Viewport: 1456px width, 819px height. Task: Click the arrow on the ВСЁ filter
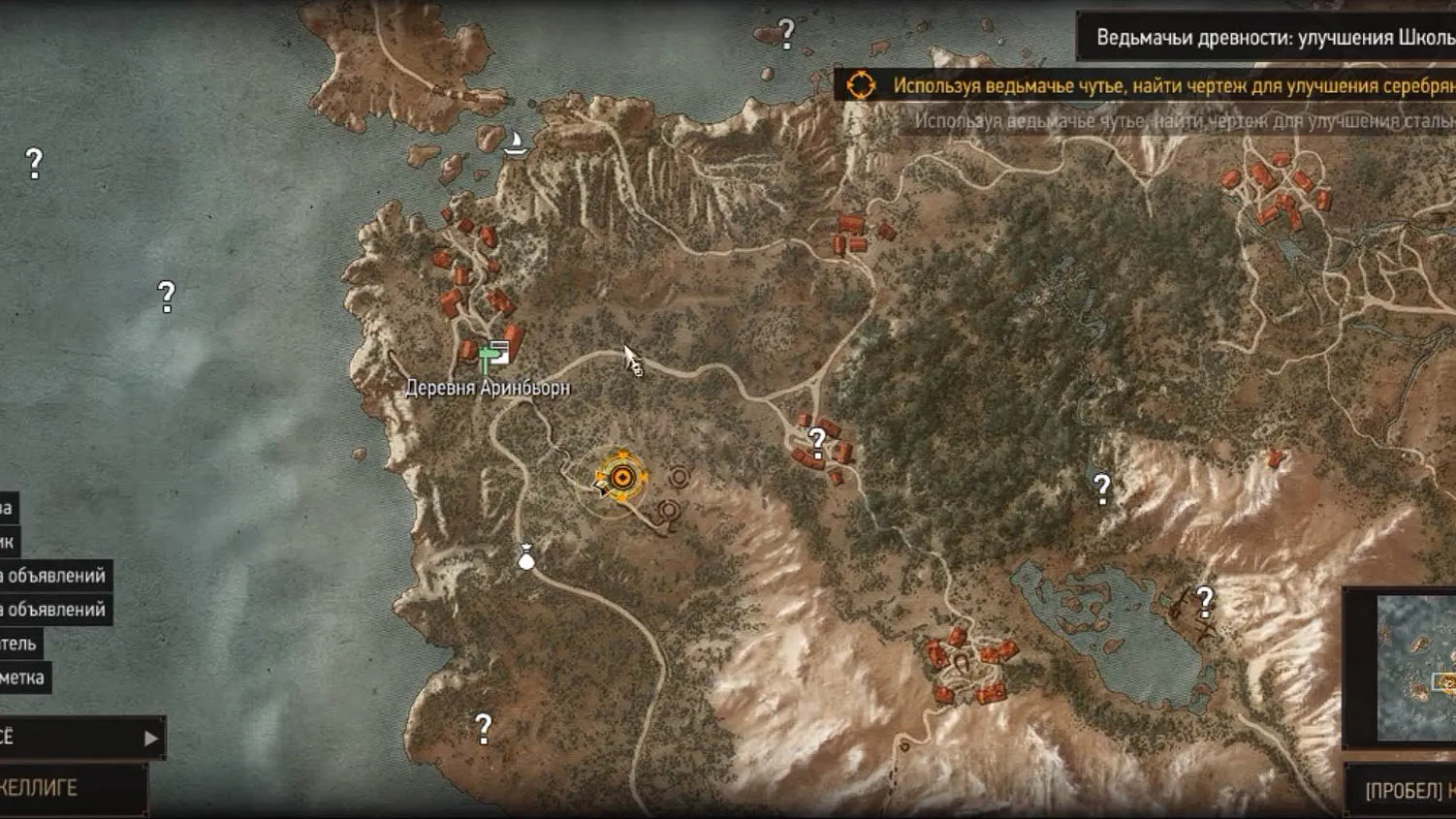(150, 739)
